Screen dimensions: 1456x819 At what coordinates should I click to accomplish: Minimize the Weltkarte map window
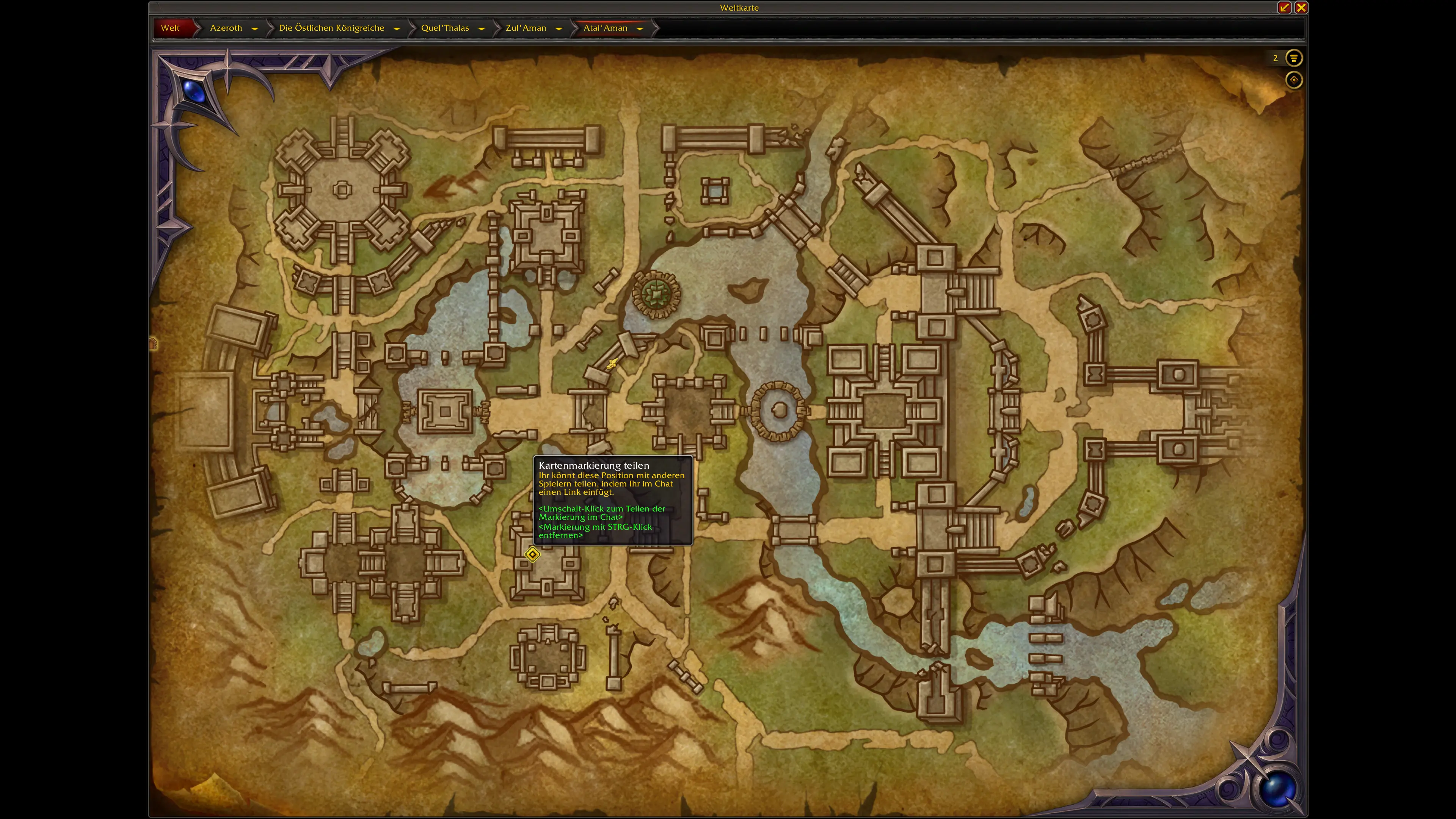point(1284,7)
